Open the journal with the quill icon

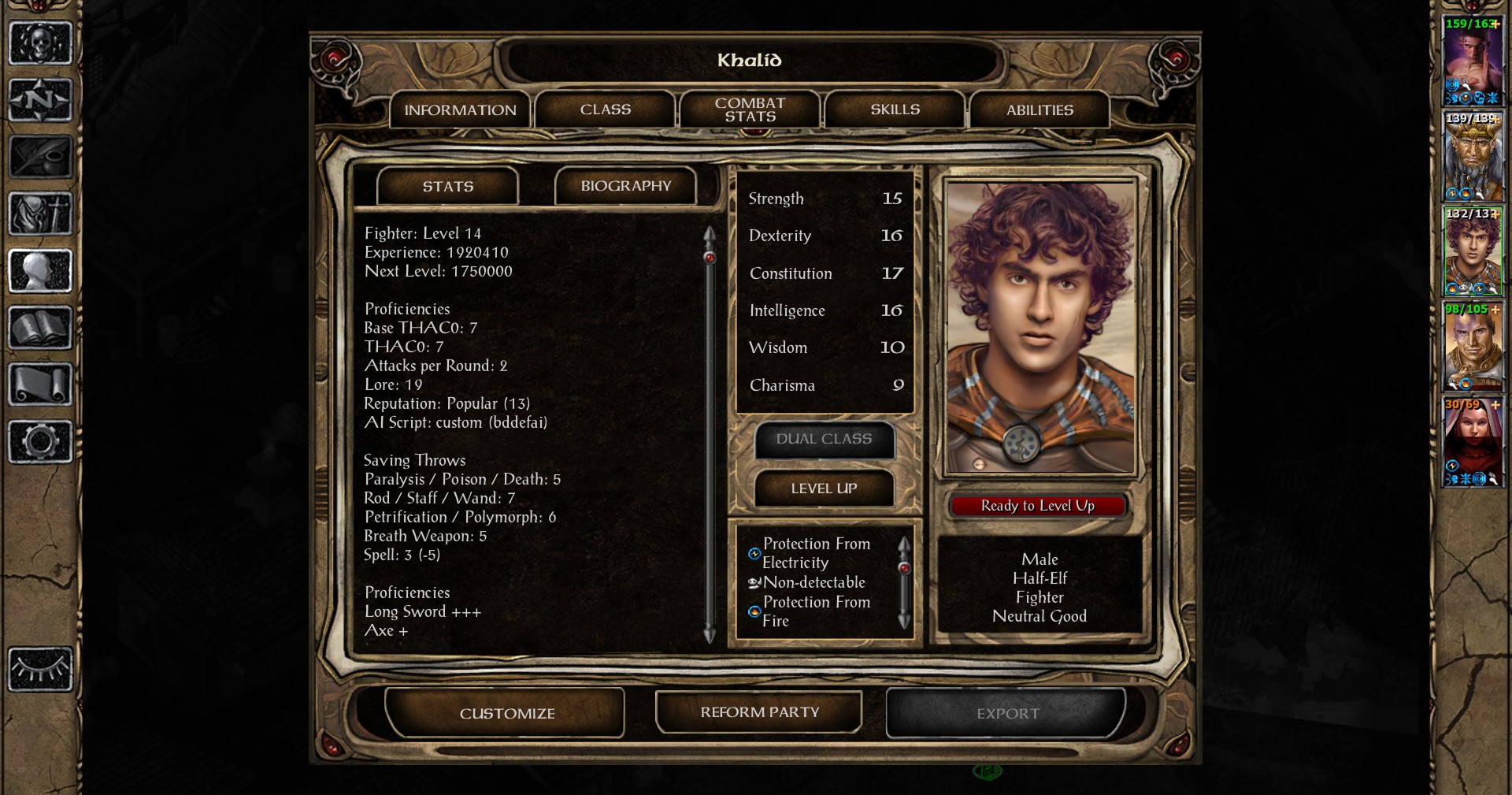pyautogui.click(x=39, y=156)
